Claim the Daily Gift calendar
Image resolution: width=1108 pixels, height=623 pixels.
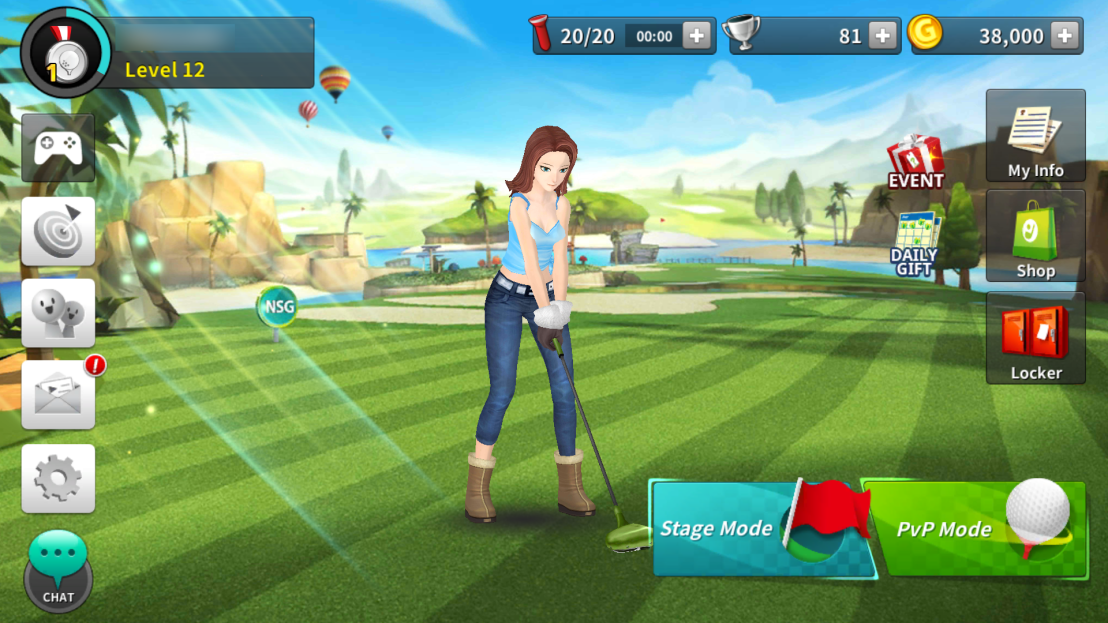coord(915,243)
